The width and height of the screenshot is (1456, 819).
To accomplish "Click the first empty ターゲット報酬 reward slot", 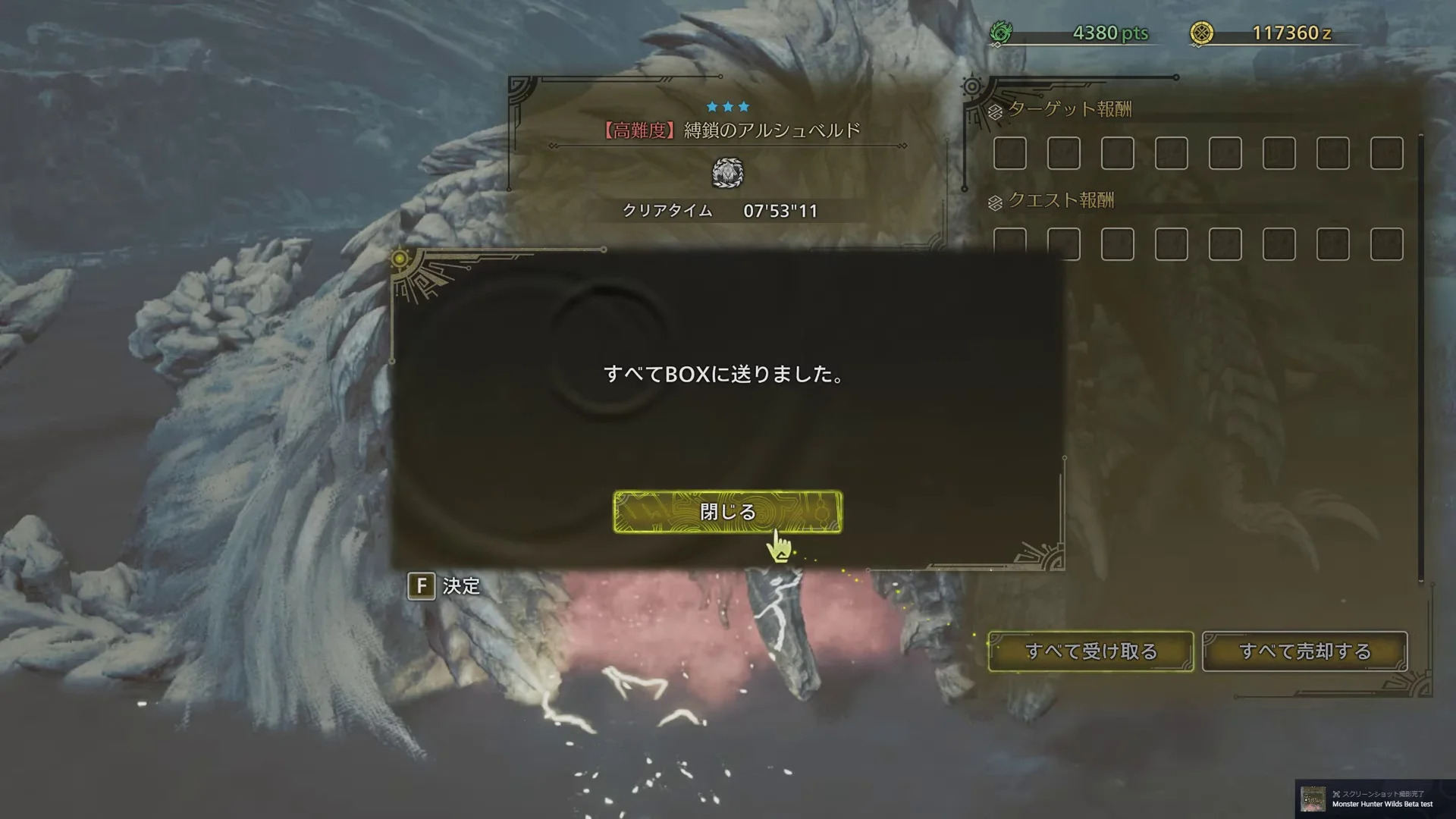I will pos(1009,153).
